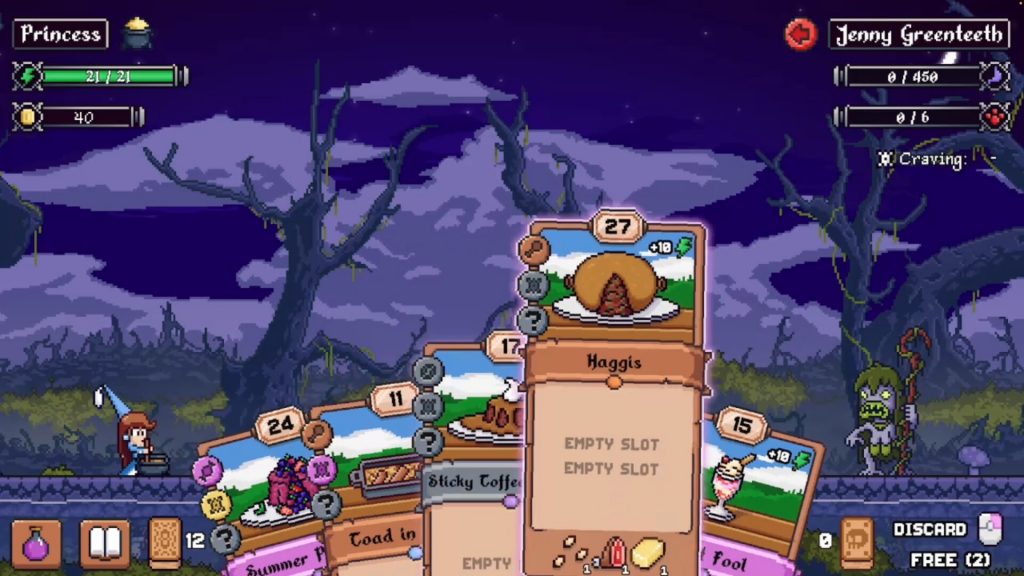
Task: Open the purple potion menu
Action: pyautogui.click(x=36, y=543)
